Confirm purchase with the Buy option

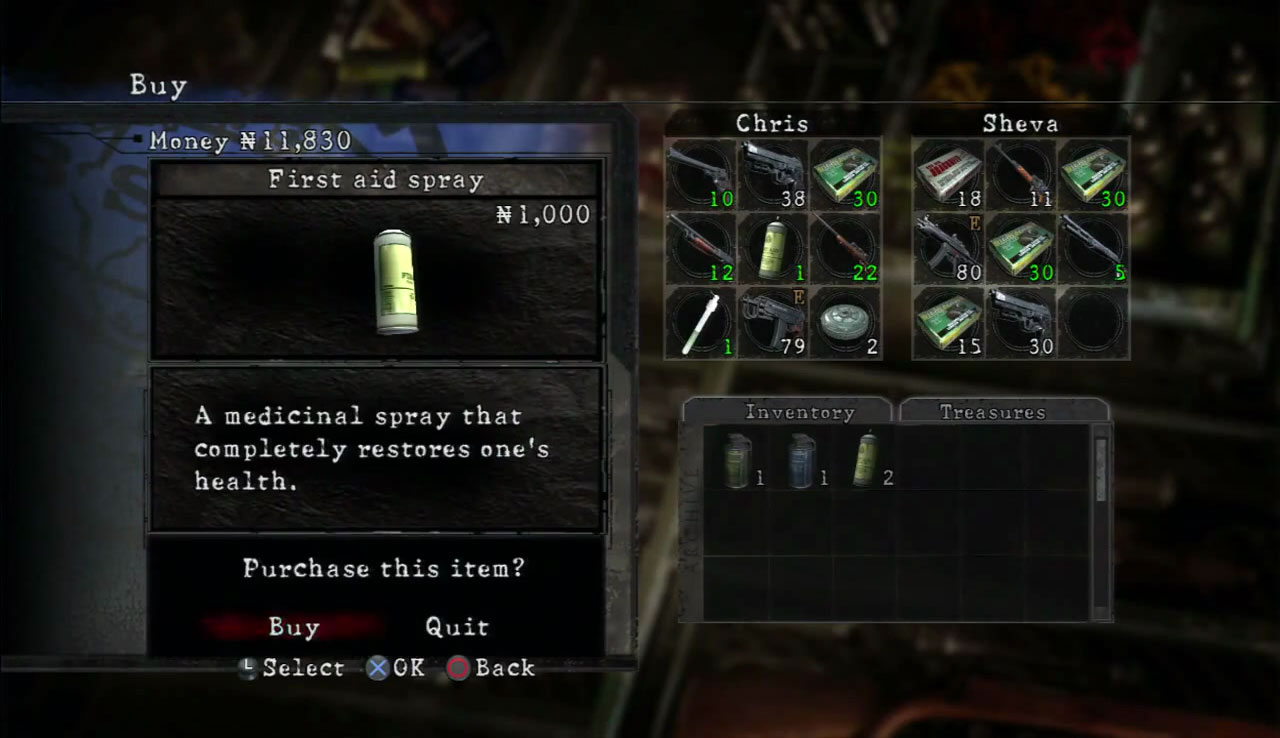293,627
